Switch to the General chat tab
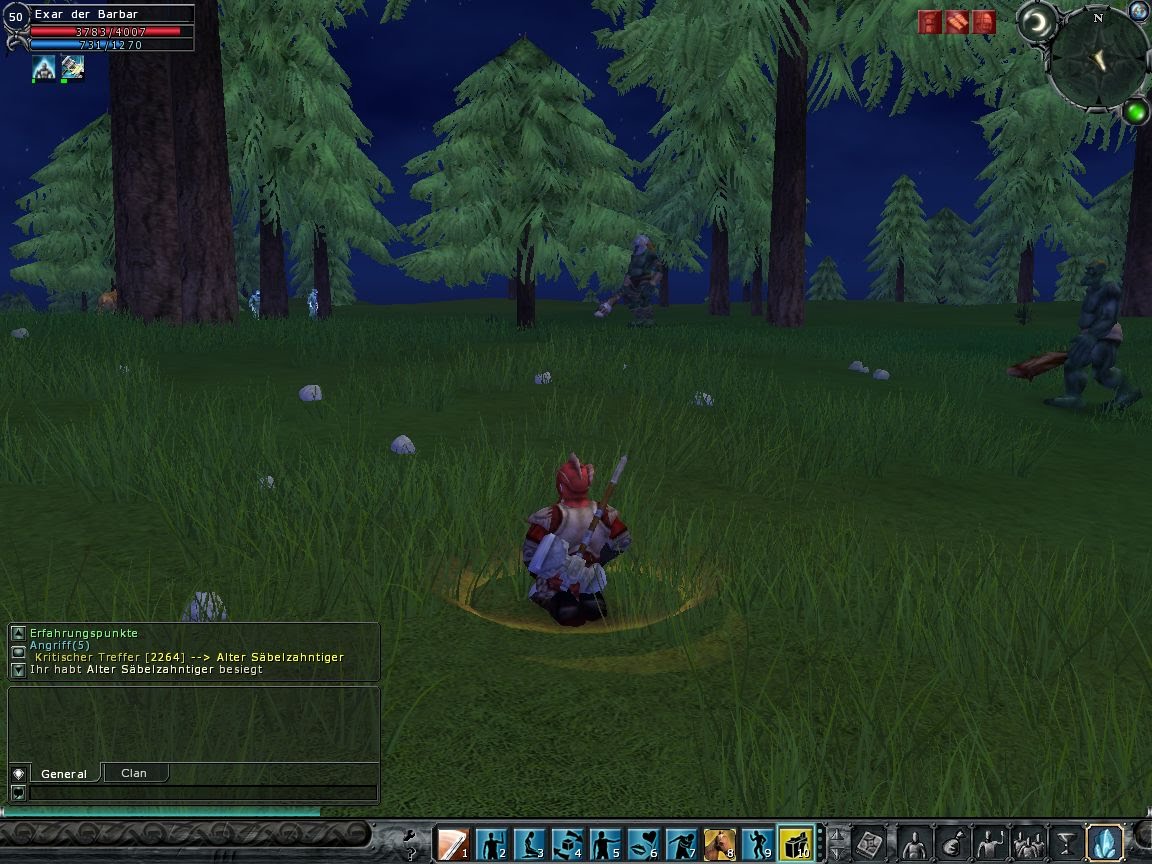Screen dimensions: 1152x864 coord(64,773)
